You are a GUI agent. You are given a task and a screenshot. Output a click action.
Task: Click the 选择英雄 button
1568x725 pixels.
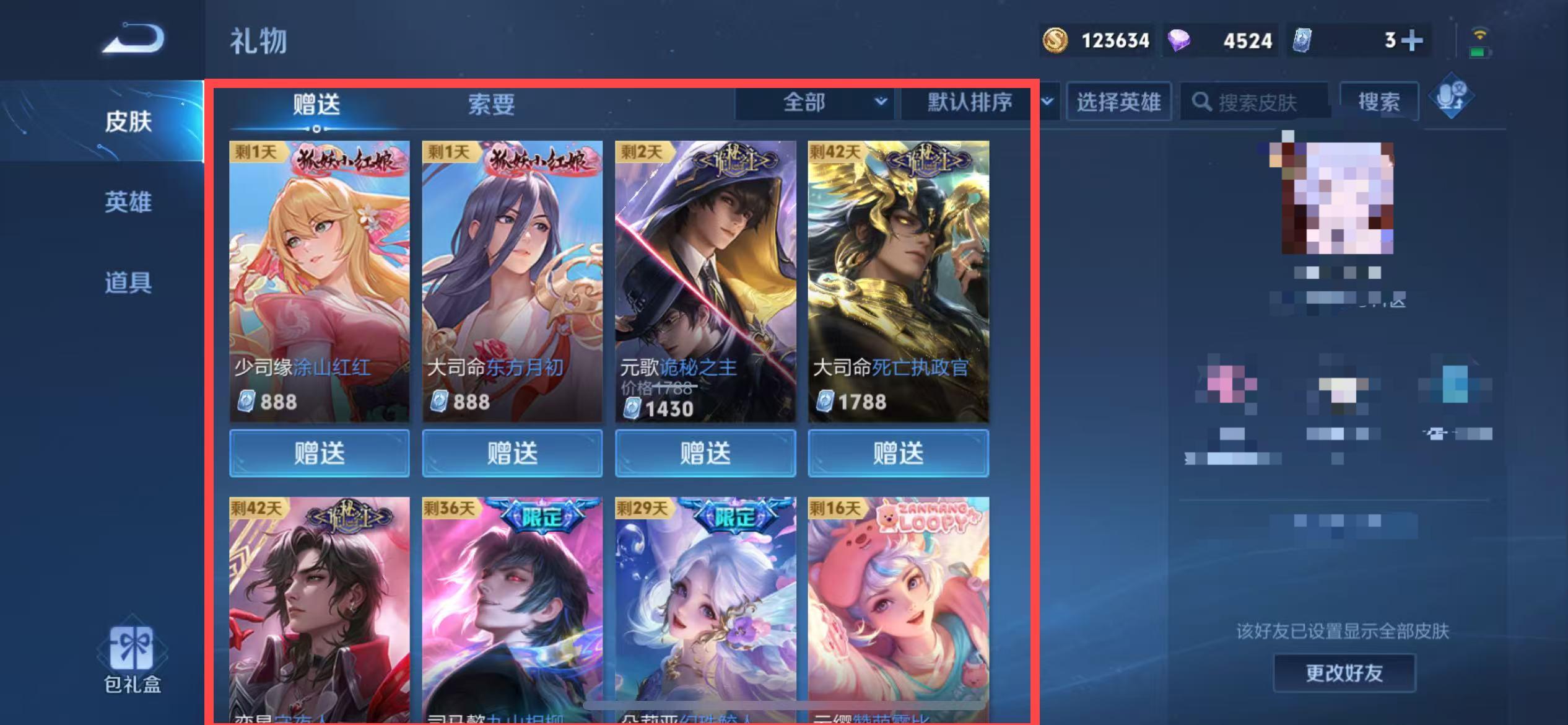pyautogui.click(x=1118, y=102)
